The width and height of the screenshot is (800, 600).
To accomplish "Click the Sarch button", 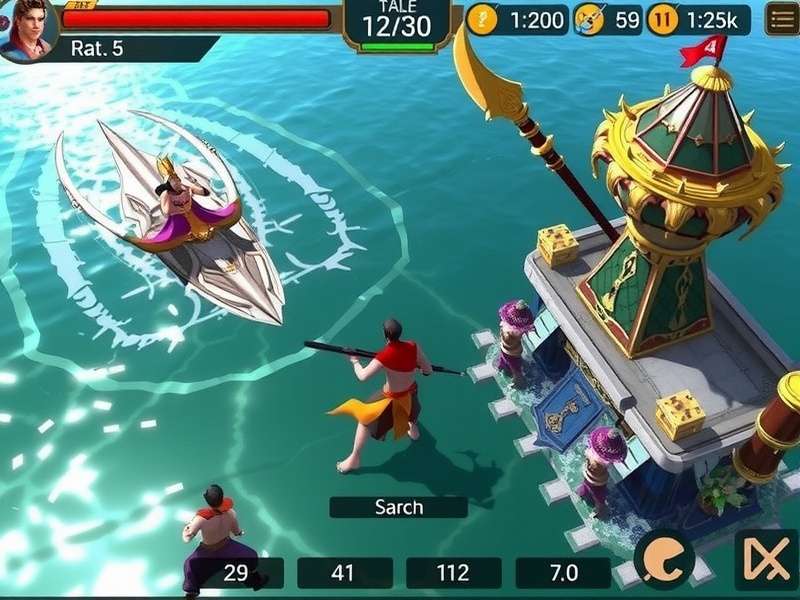I will 398,507.
